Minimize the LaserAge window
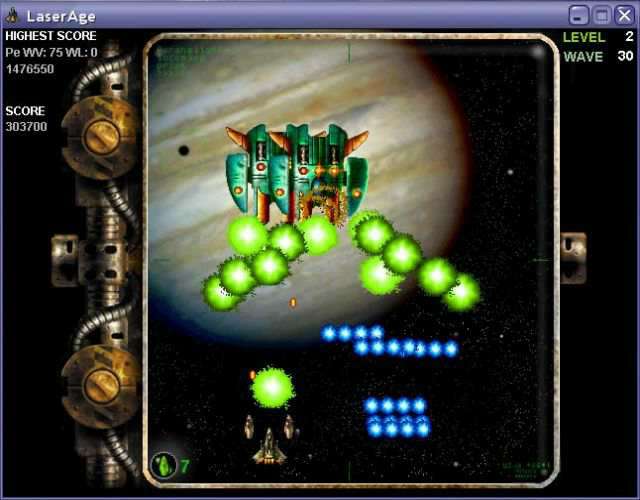 coord(579,15)
